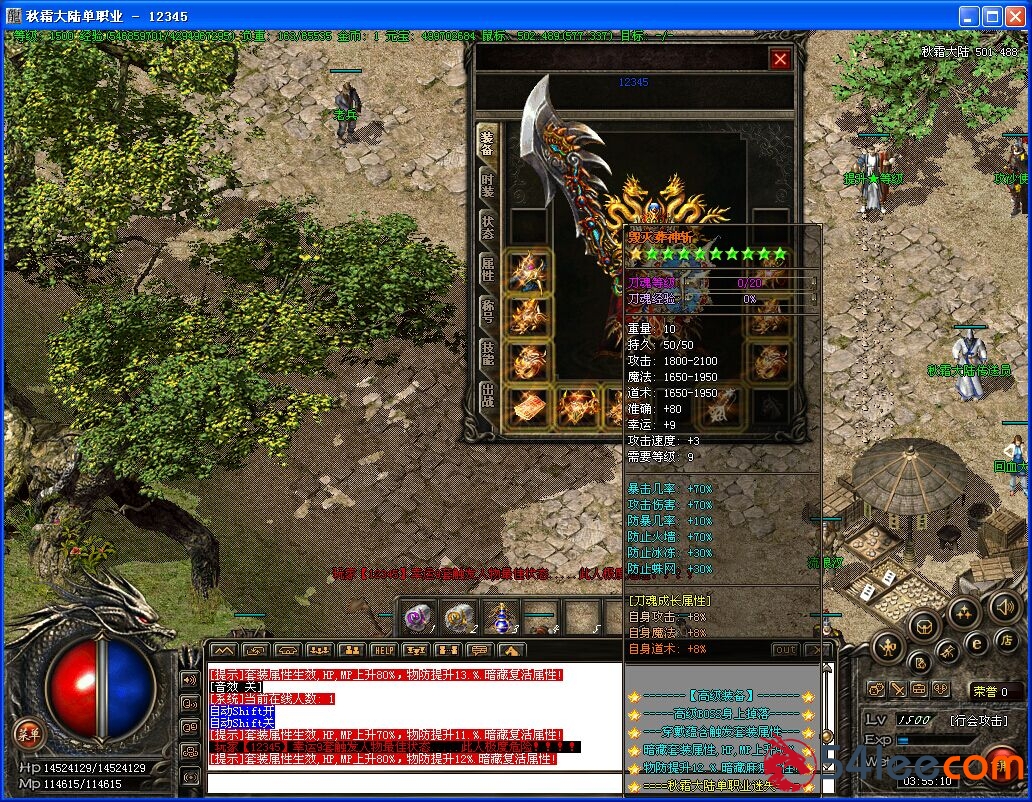Click the HELP button above chat
This screenshot has width=1032, height=802.
pos(383,651)
